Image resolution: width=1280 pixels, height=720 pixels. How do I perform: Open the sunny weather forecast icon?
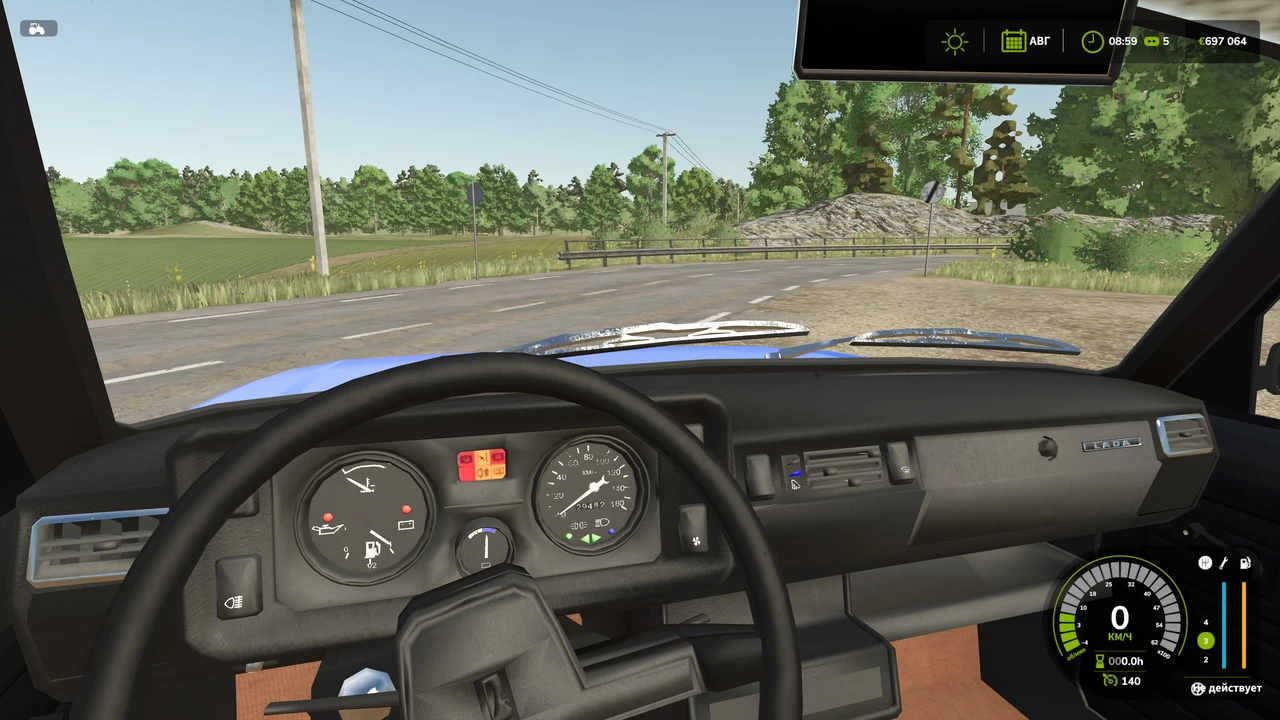coord(955,41)
